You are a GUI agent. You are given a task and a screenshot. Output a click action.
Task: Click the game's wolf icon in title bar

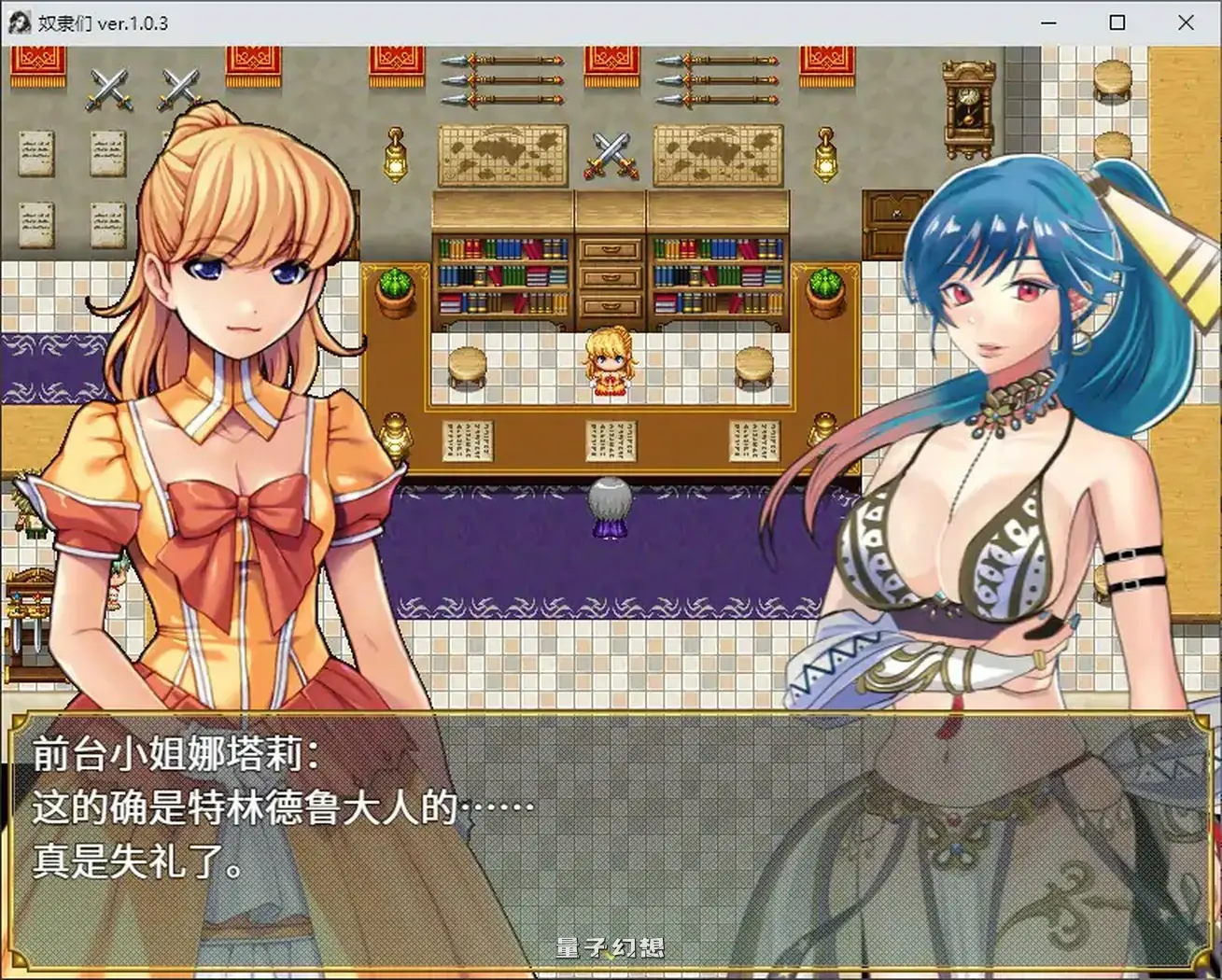(19, 22)
